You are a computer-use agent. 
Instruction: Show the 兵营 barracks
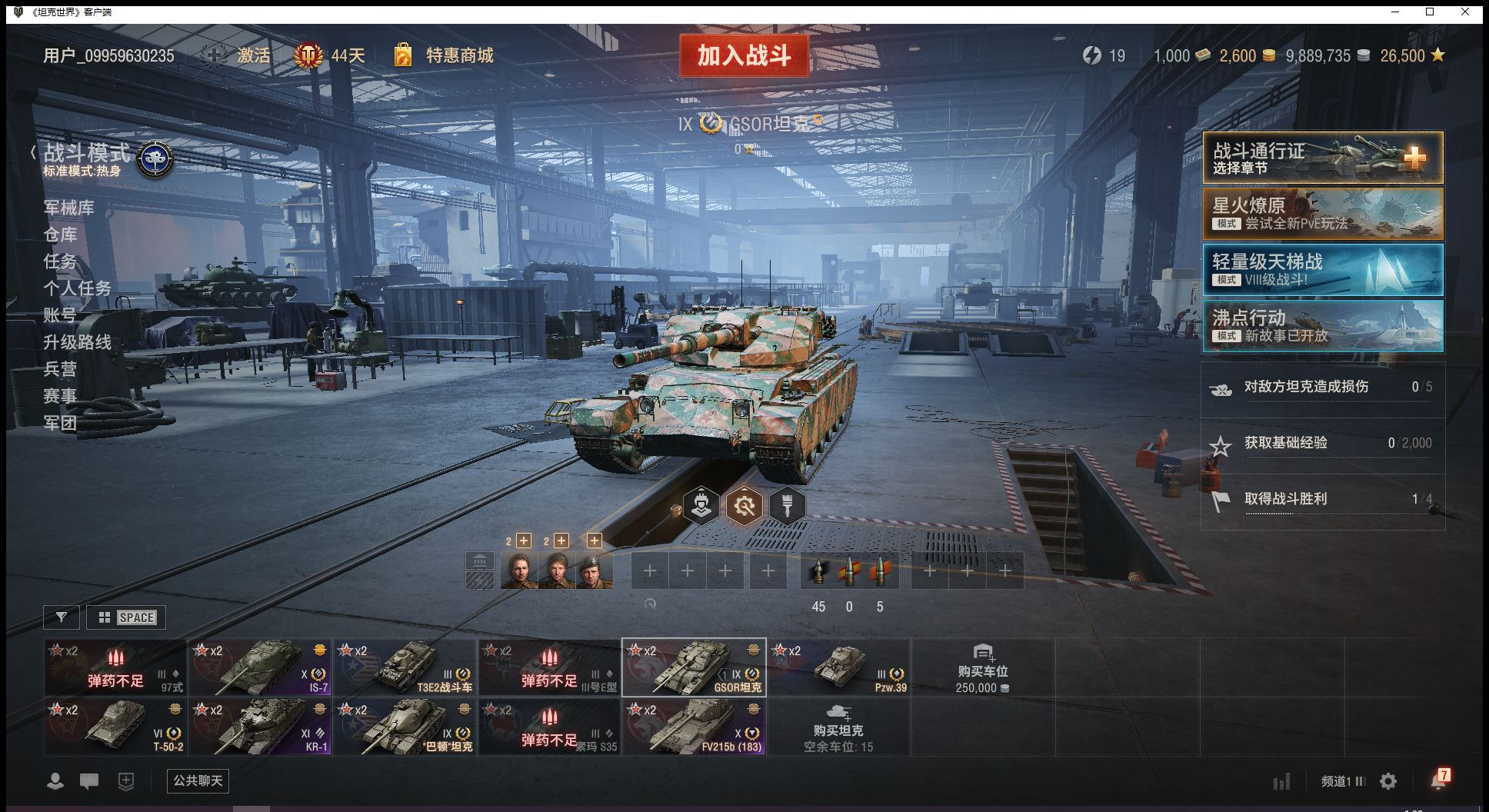click(60, 369)
